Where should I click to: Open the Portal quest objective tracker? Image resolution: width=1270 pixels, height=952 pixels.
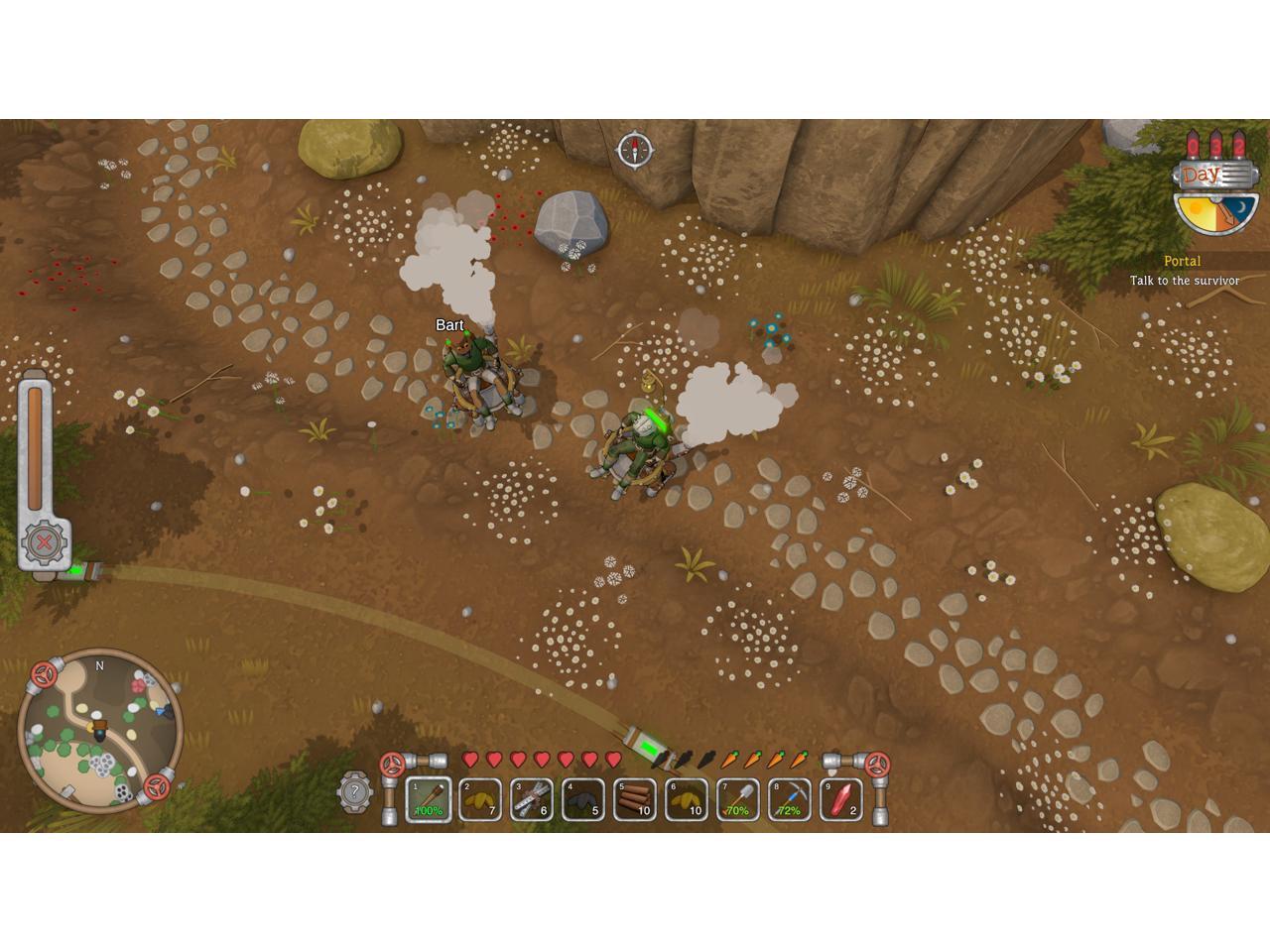click(1183, 271)
